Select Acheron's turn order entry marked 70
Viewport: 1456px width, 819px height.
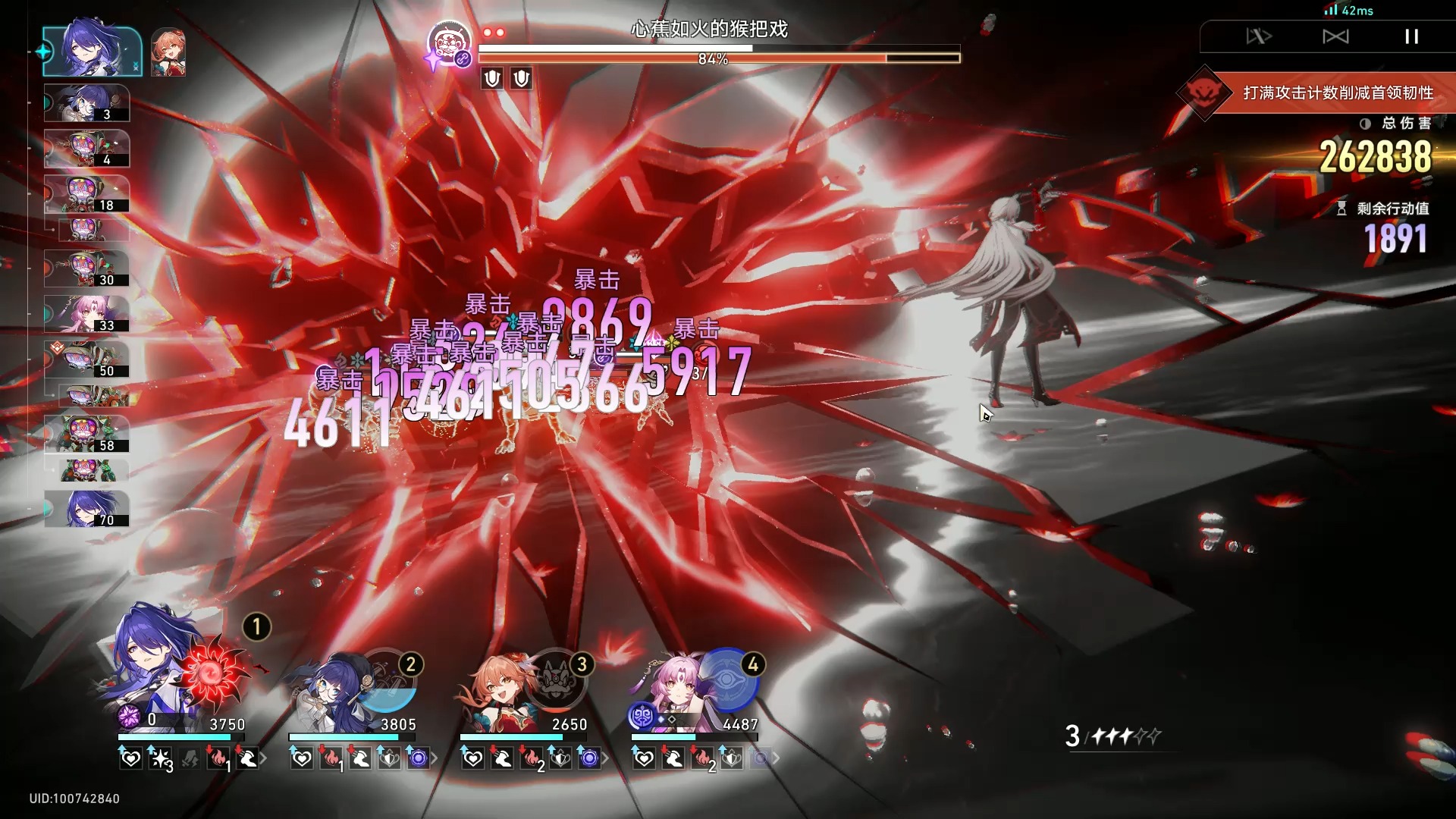pyautogui.click(x=86, y=509)
